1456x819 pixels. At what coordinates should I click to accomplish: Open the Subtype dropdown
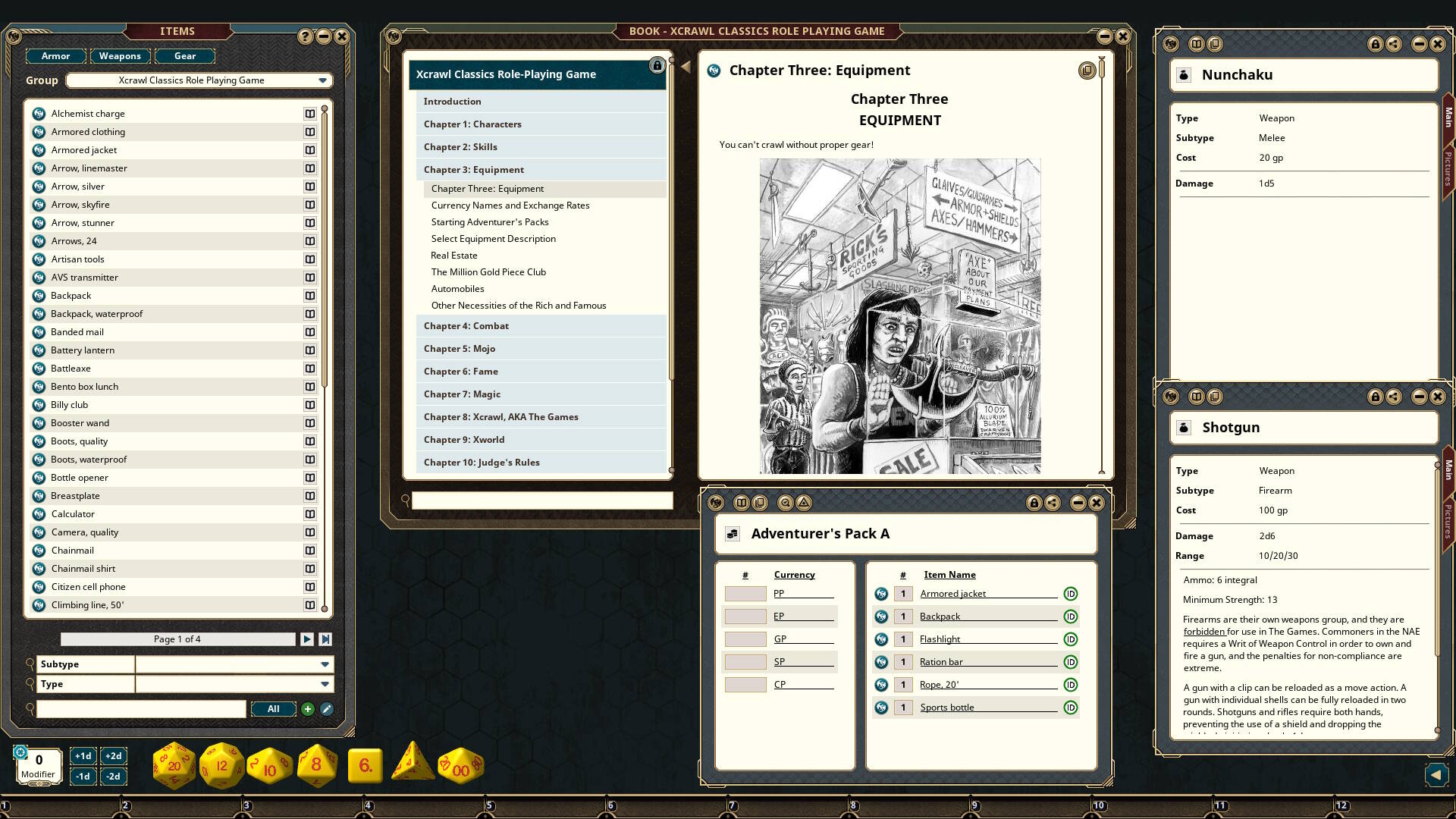click(x=325, y=664)
